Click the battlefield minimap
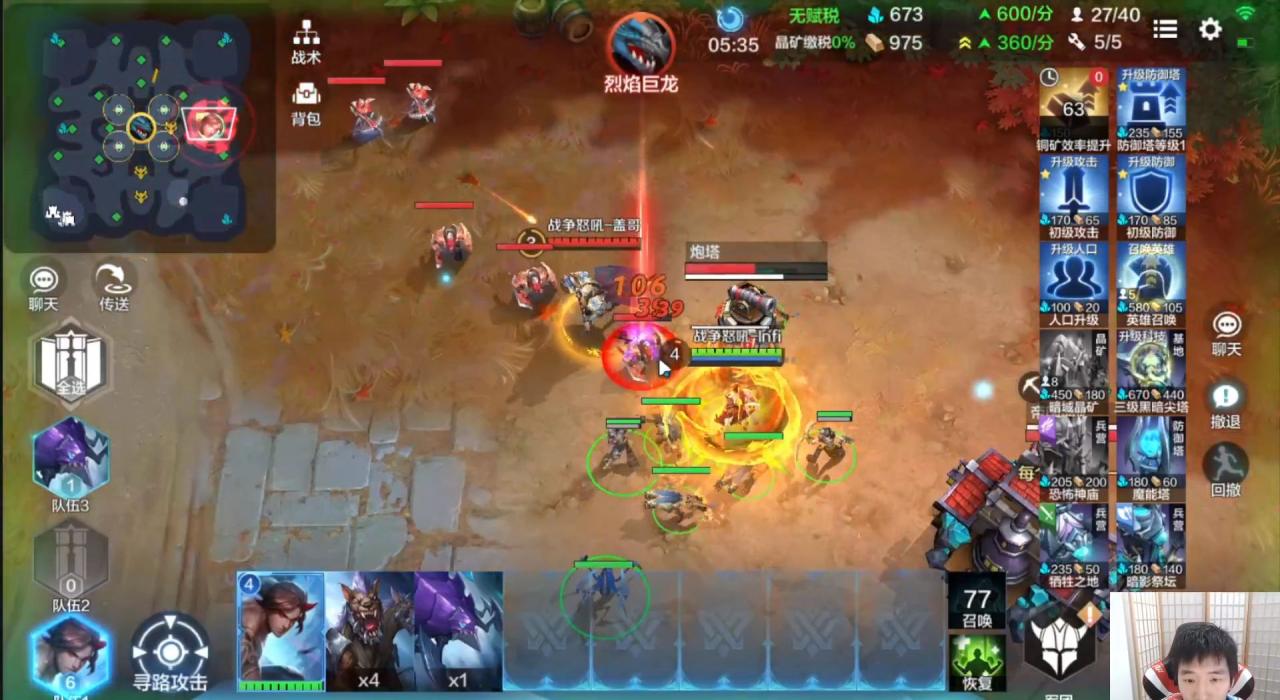The height and width of the screenshot is (700, 1280). [140, 130]
